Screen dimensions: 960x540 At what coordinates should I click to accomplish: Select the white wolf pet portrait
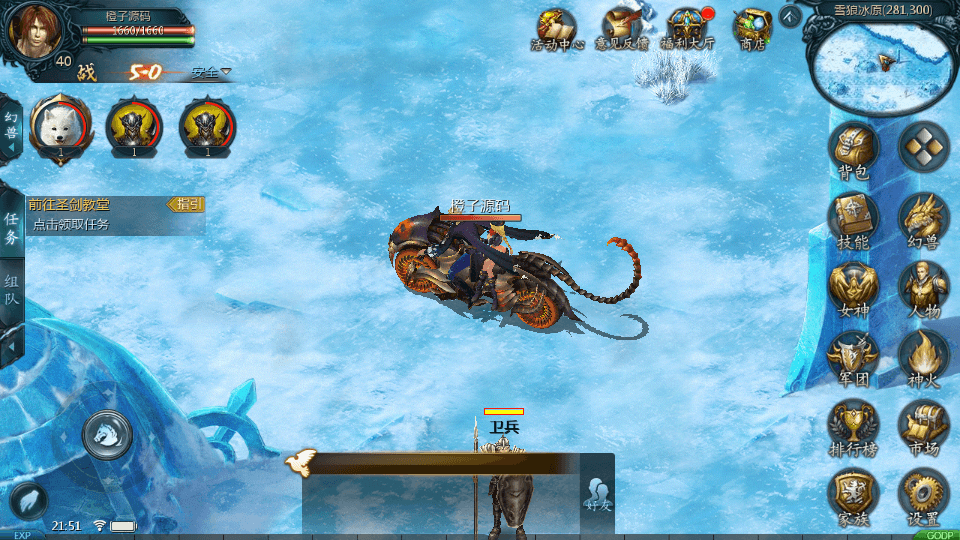(x=60, y=127)
